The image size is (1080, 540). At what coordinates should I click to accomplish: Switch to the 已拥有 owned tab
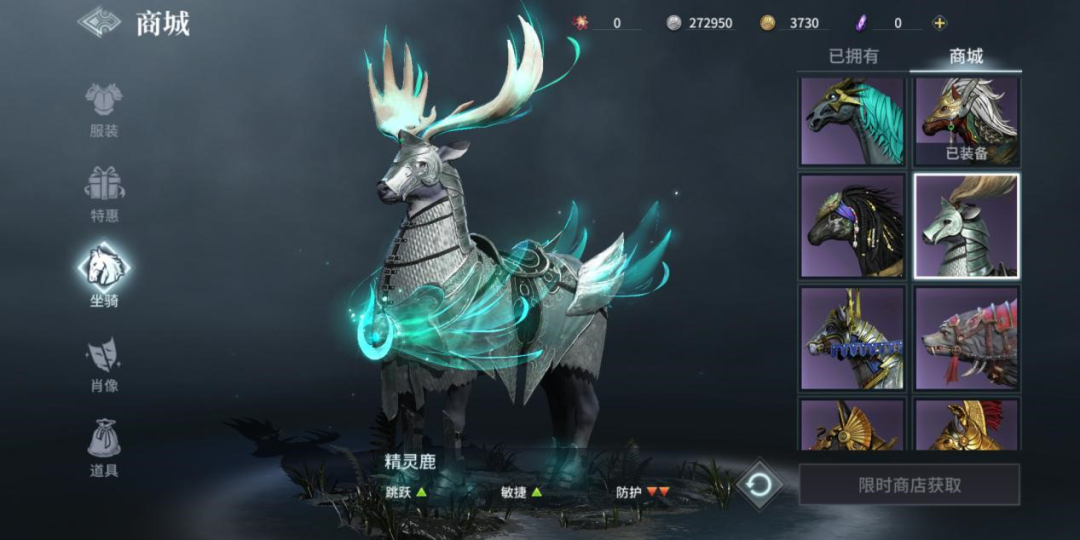click(853, 57)
